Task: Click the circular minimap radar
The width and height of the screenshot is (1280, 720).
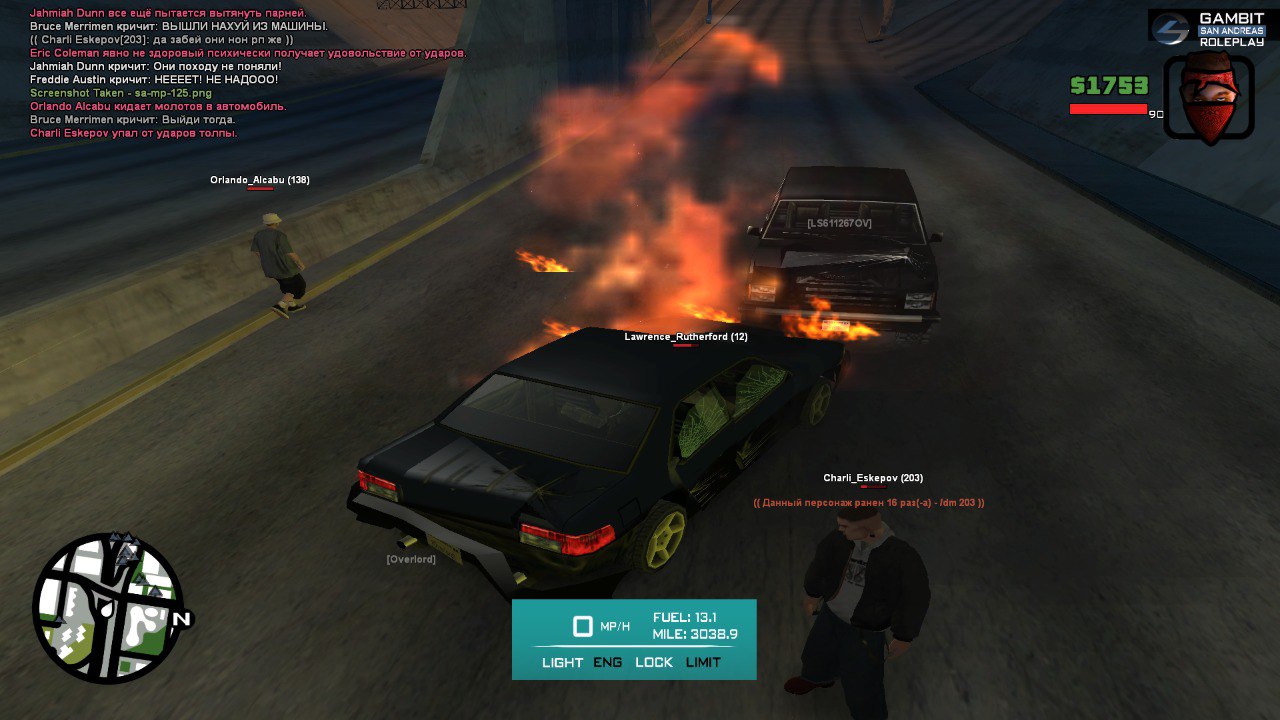Action: [108, 608]
